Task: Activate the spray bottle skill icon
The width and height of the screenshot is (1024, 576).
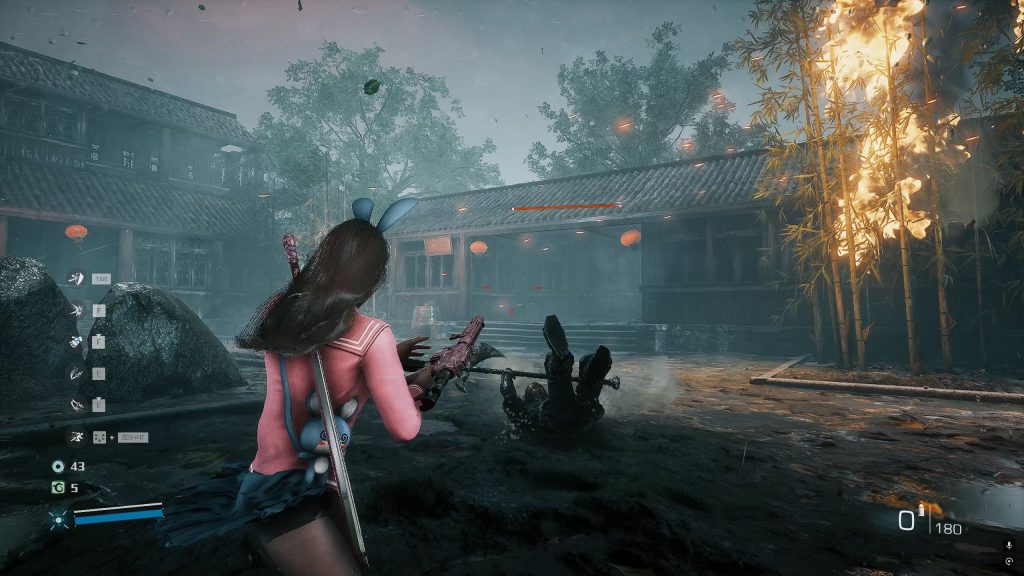Action: pos(75,341)
